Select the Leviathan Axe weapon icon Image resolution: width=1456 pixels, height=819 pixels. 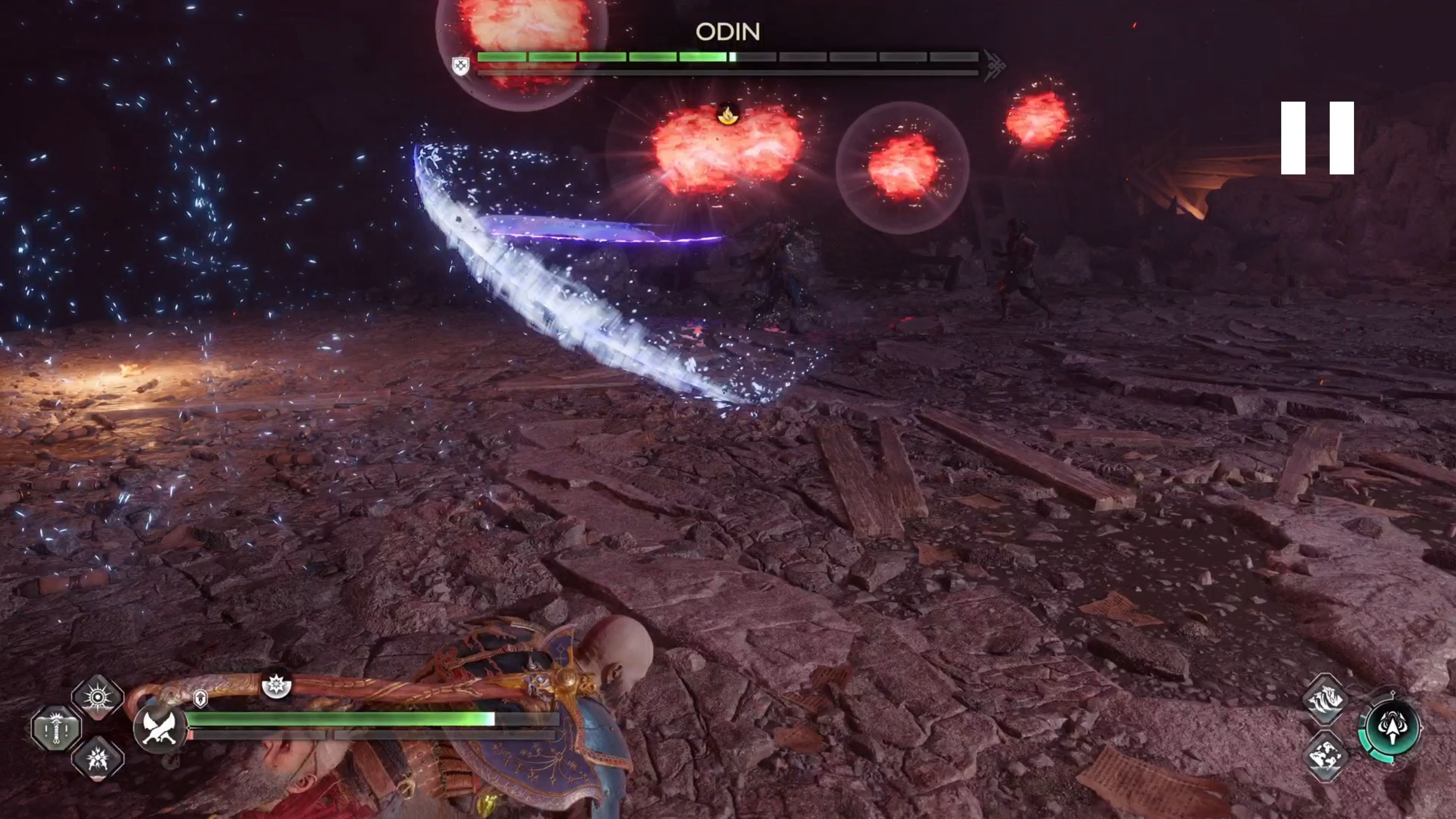pos(160,729)
